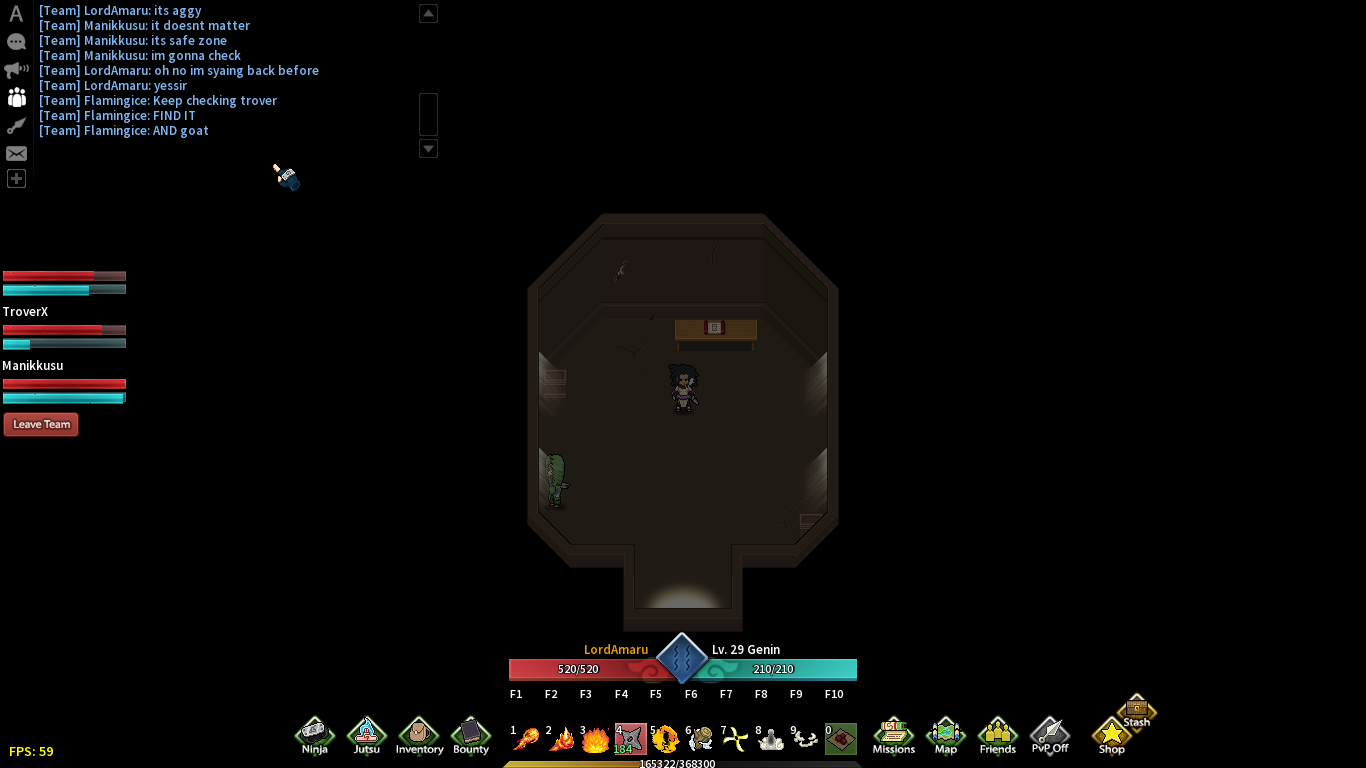Switch to the team chat channel
The height and width of the screenshot is (768, 1366).
click(16, 97)
